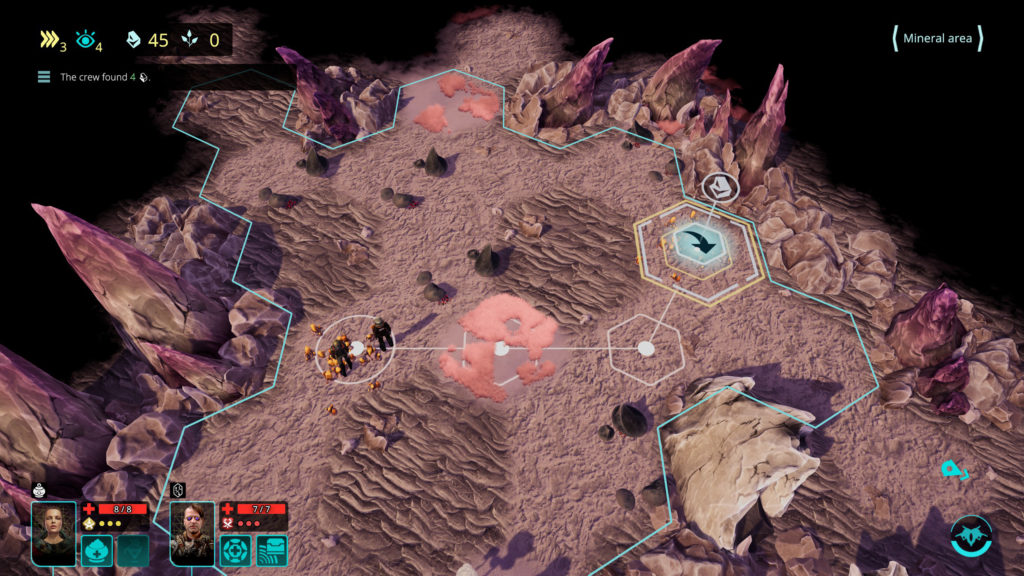Activate the female crew member's healing ability
This screenshot has height=576, width=1024.
coord(97,550)
